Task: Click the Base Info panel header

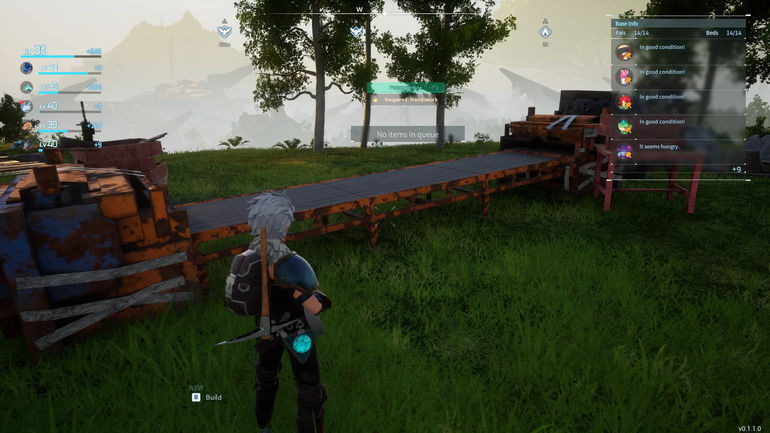Action: pyautogui.click(x=678, y=22)
